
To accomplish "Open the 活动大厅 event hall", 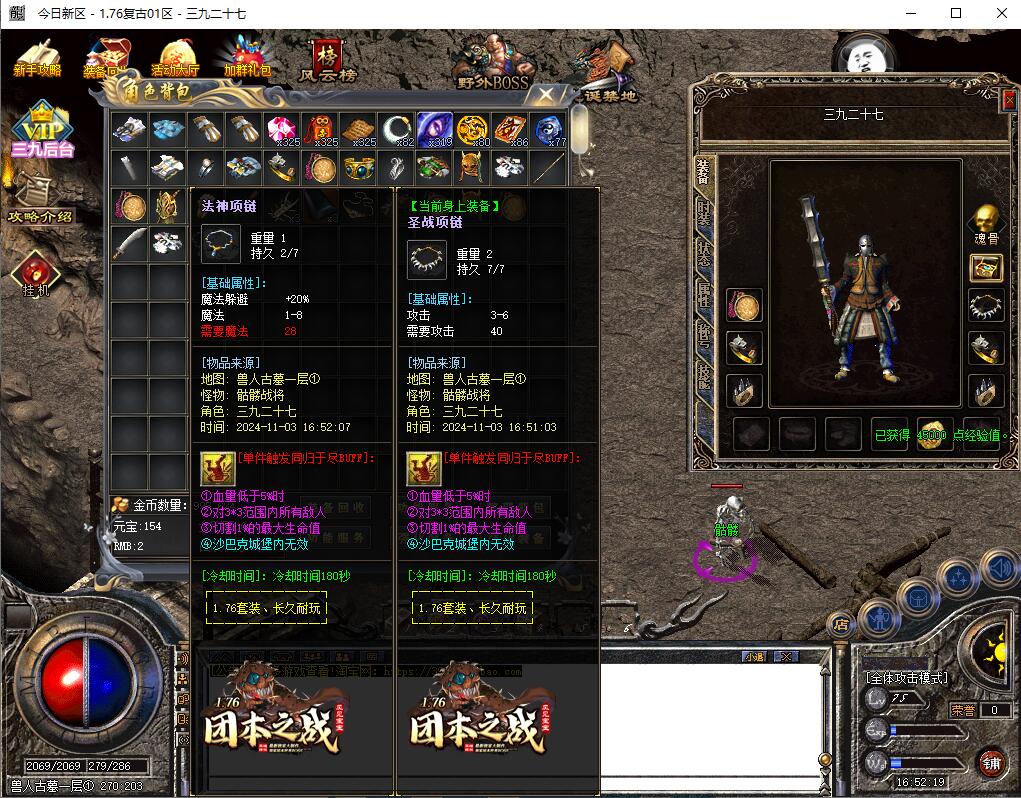I will [x=175, y=60].
